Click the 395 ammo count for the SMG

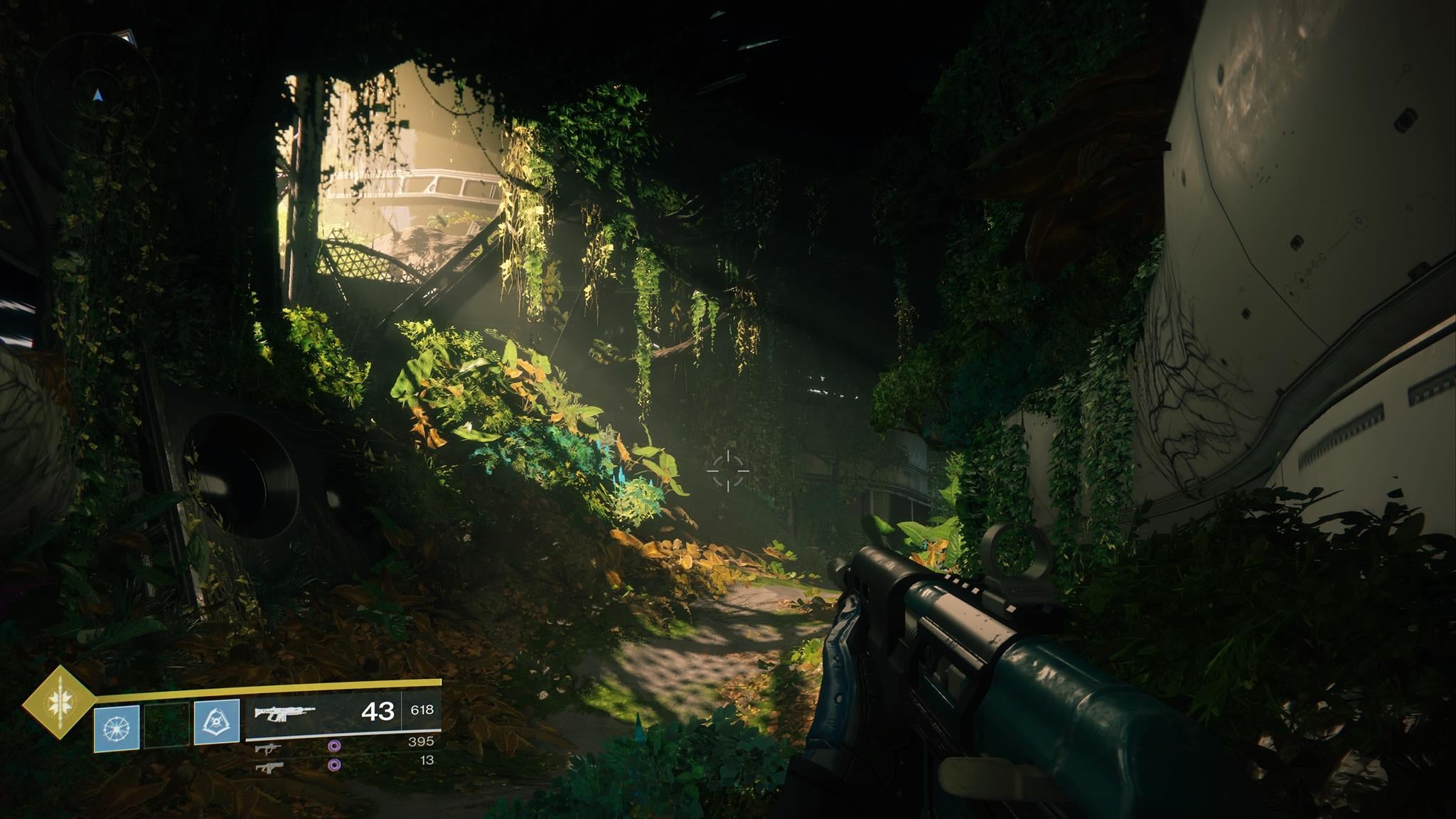tap(422, 742)
